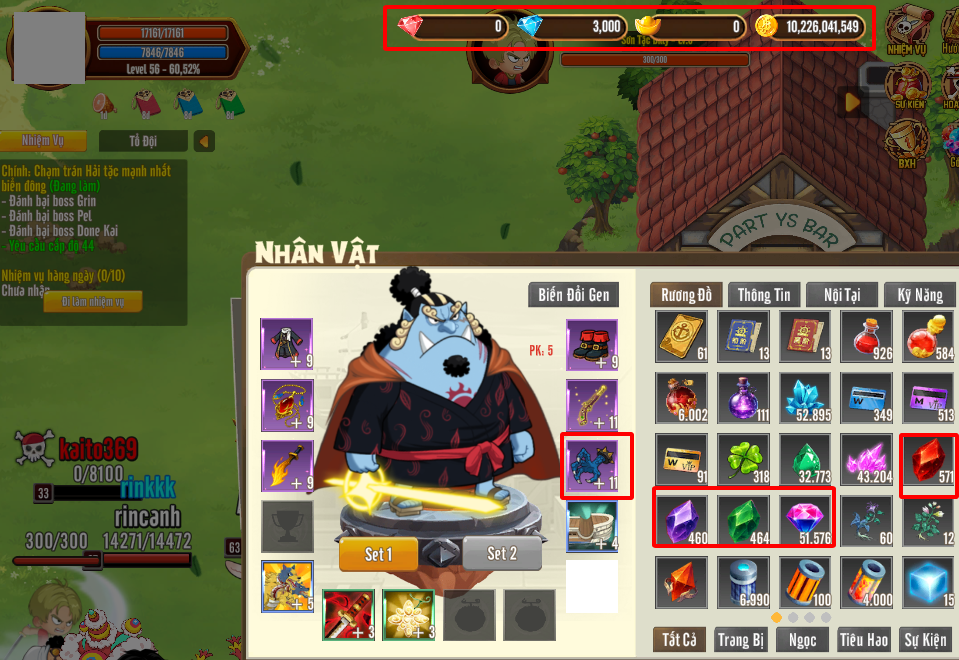This screenshot has width=959, height=660.
Task: Select the red gem with 571
Action: 928,460
